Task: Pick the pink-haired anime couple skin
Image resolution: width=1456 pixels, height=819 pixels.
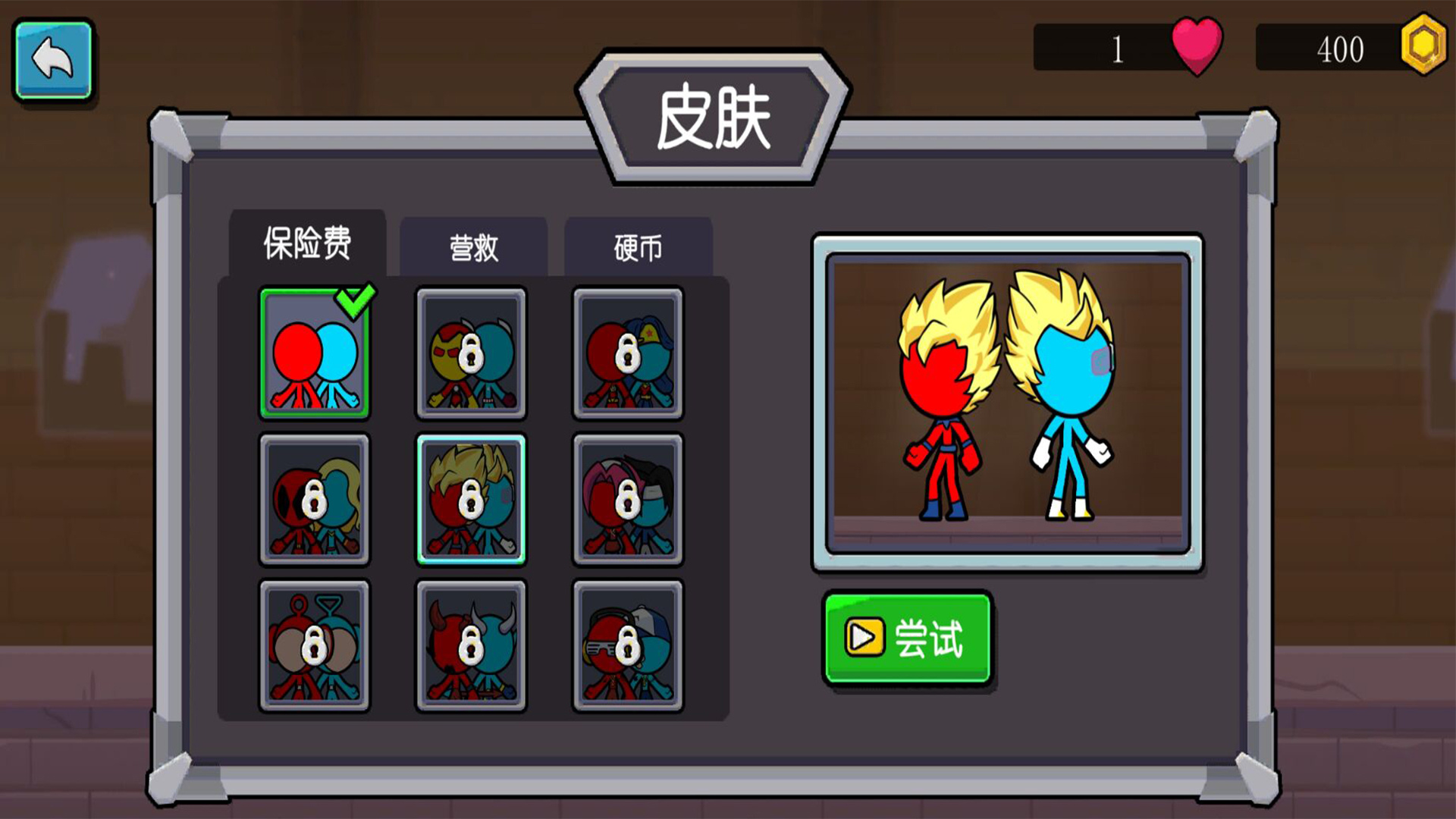Action: [x=626, y=497]
